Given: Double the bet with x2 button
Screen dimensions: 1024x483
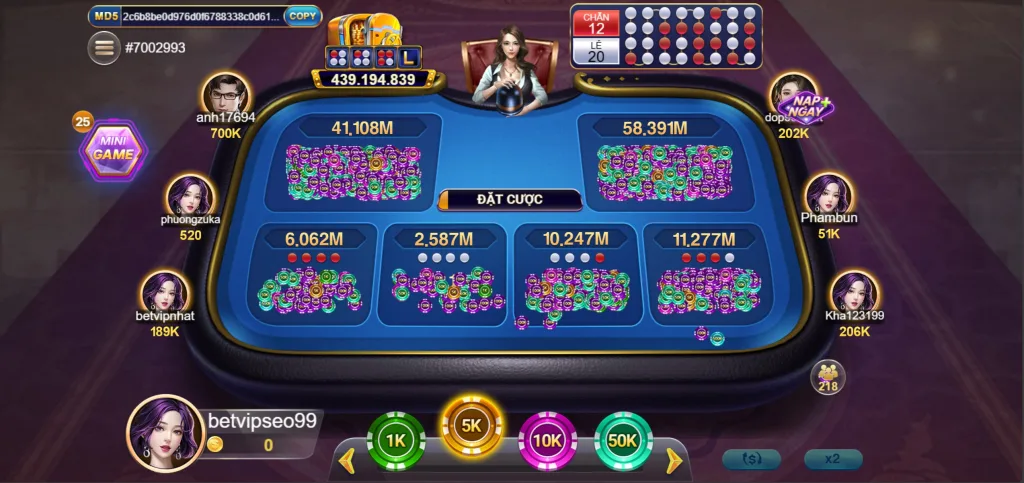Looking at the screenshot, I should 832,459.
